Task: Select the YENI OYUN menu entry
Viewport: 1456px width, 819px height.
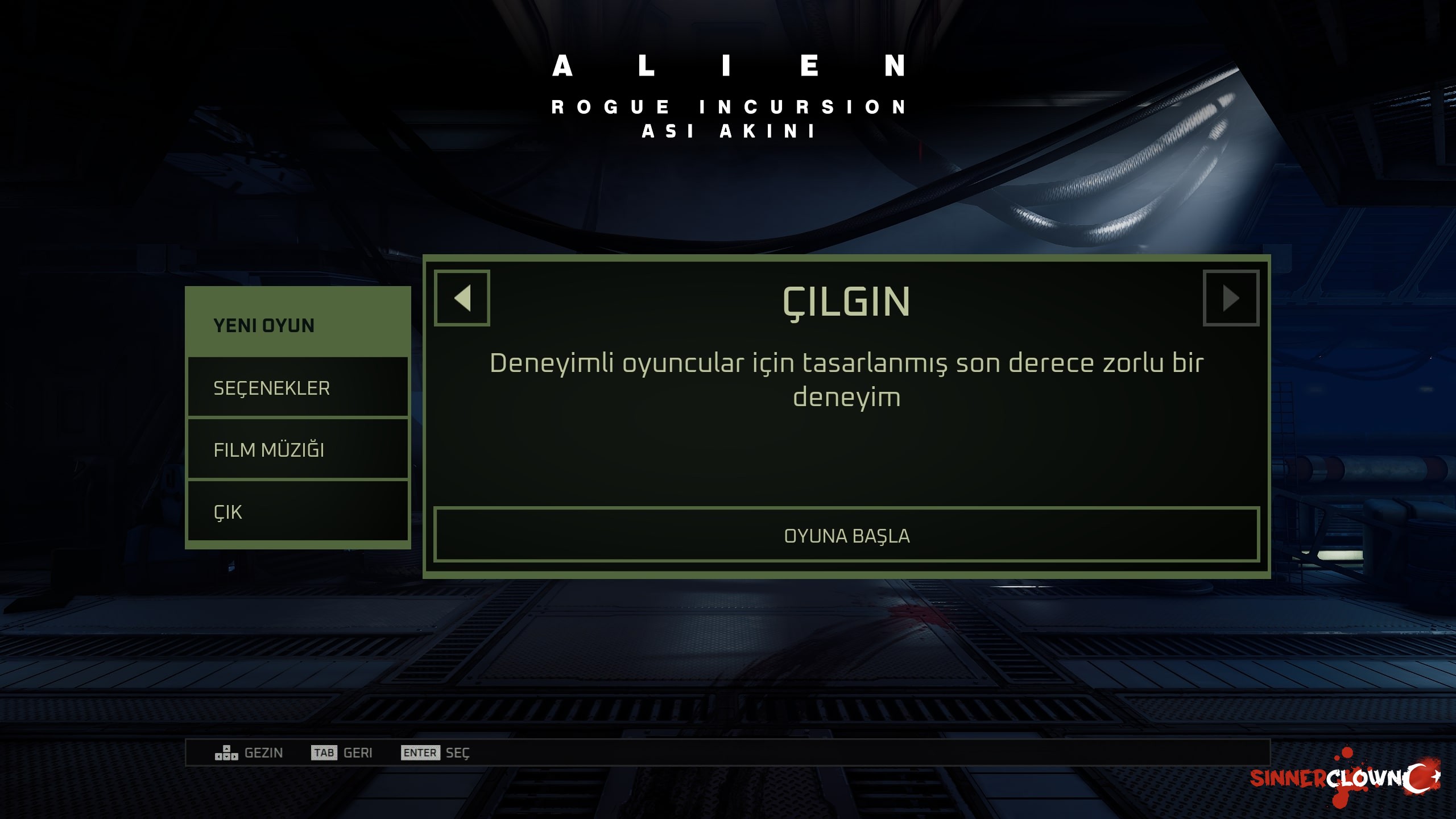Action: pyautogui.click(x=297, y=325)
